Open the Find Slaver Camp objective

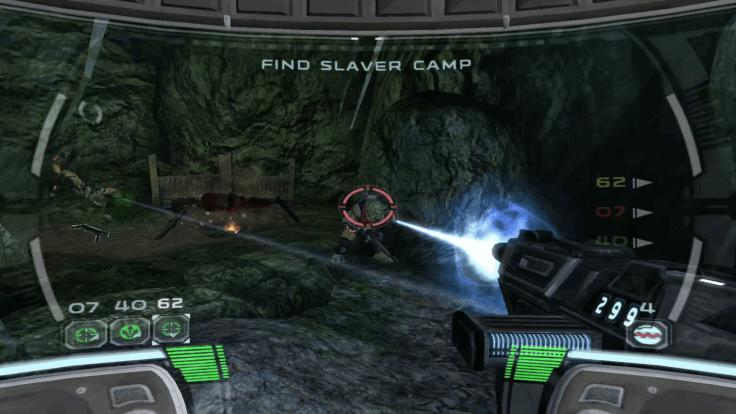(366, 64)
